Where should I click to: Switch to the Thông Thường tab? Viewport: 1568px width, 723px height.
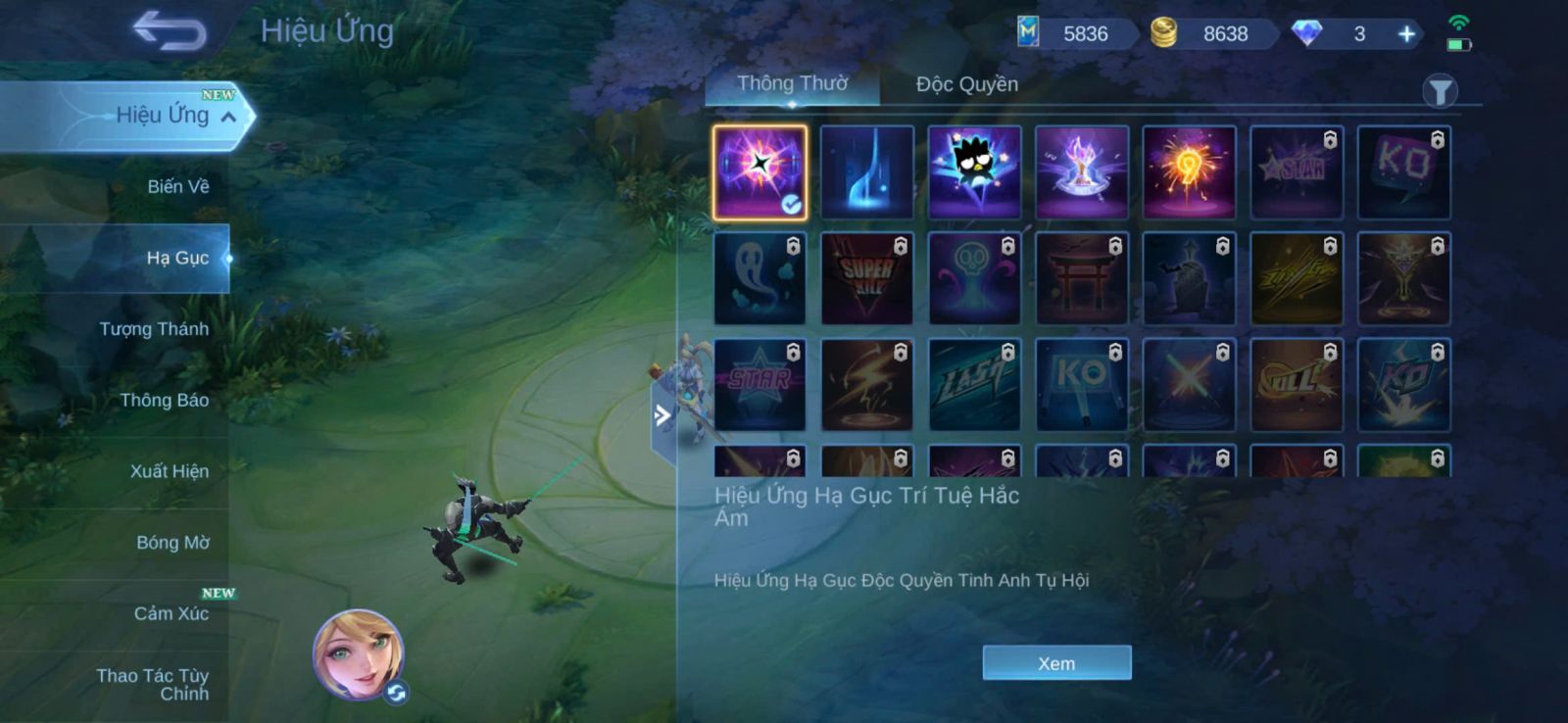(x=792, y=84)
